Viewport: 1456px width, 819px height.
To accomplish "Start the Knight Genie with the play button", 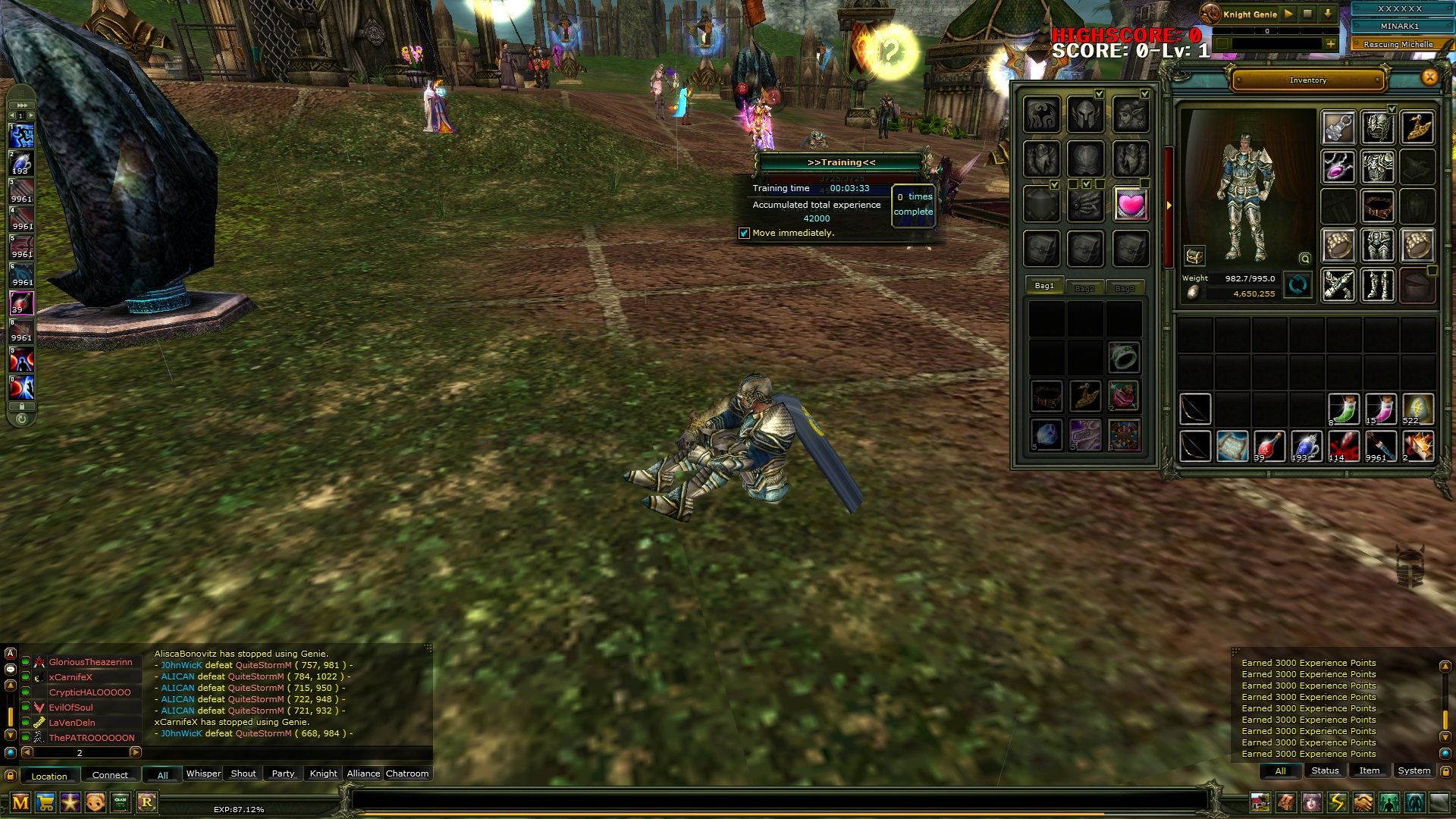I will pos(1288,14).
